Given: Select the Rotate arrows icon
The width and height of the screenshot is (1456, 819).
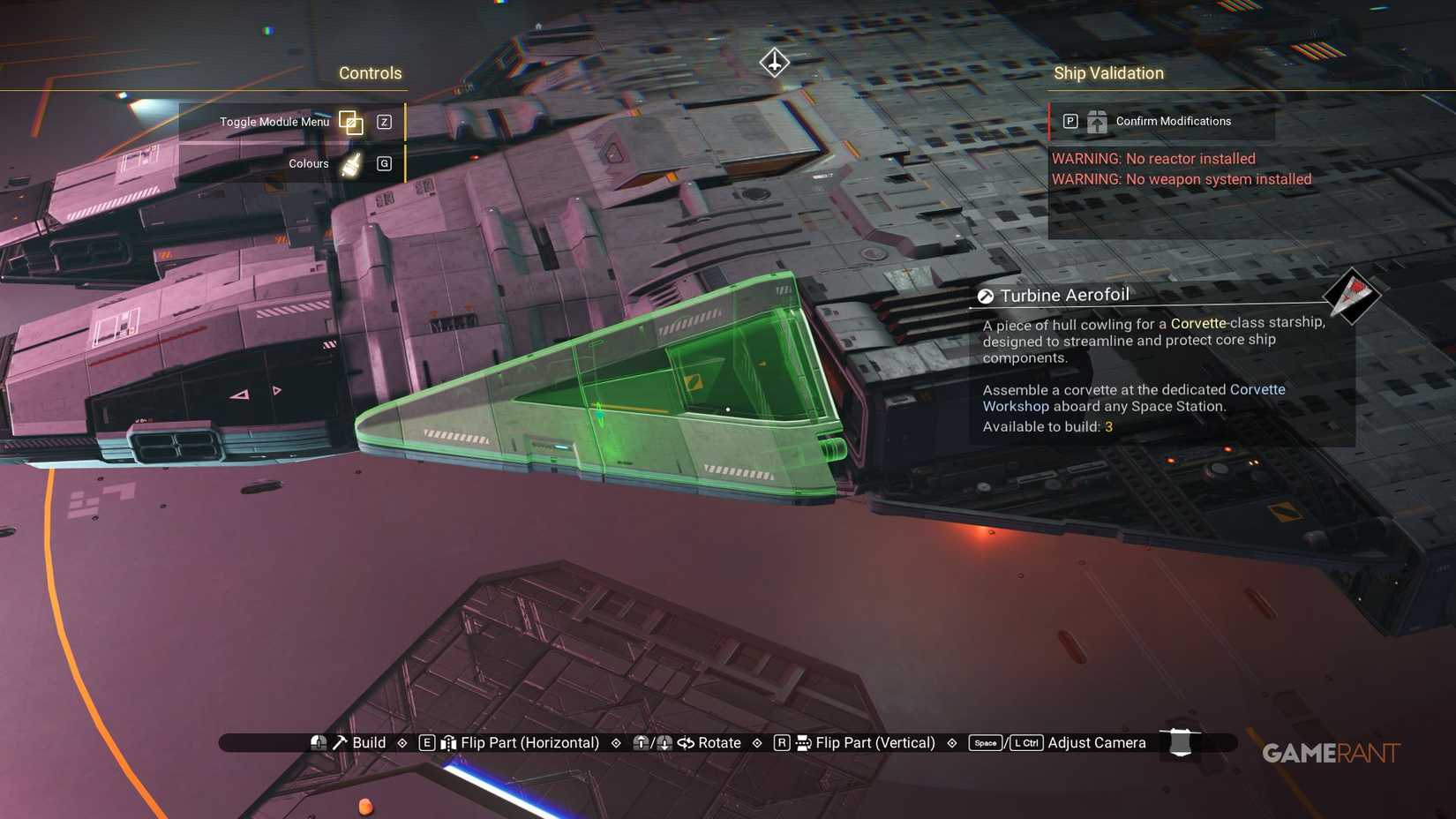Looking at the screenshot, I should 687,742.
